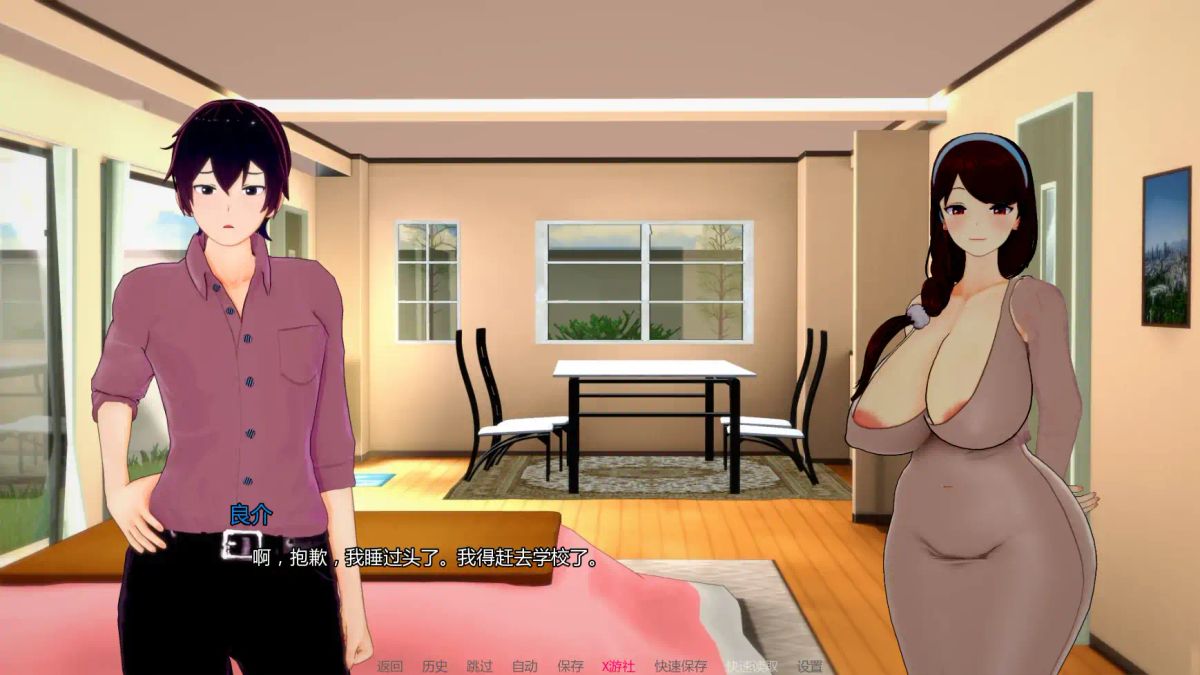Open the 保存 (Save) screen
Screen dimensions: 1200x675
[x=570, y=666]
